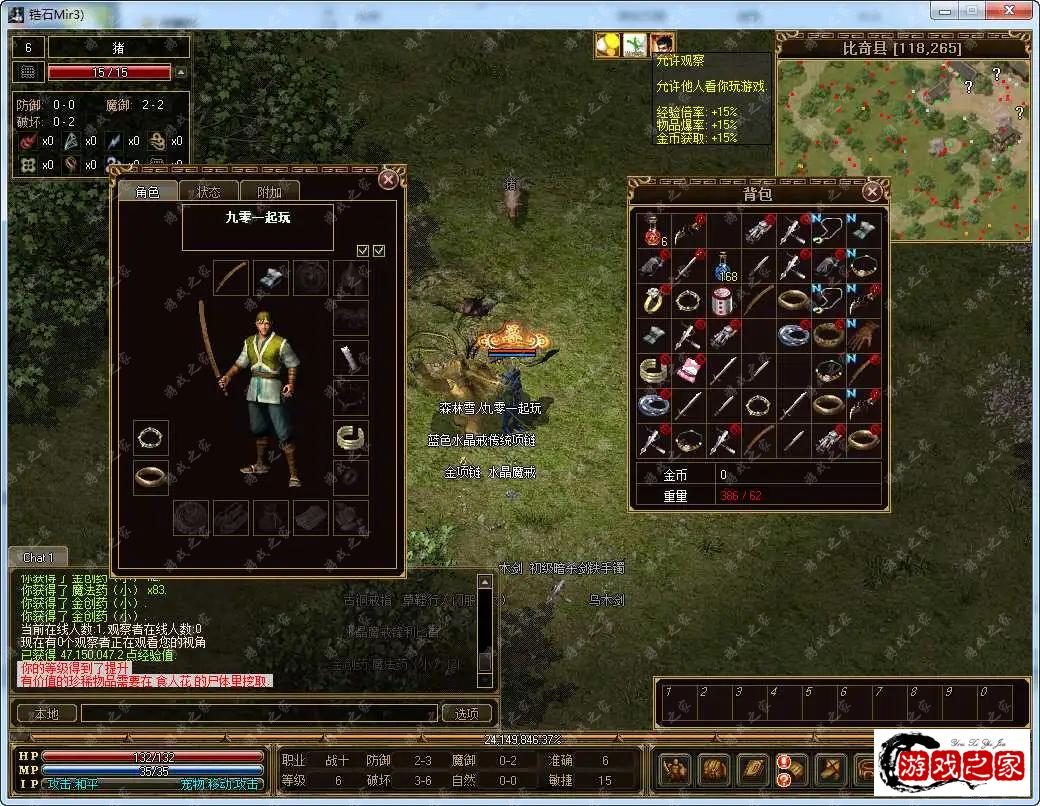The width and height of the screenshot is (1040, 806).
Task: Click the equipped candle slot
Action: (350, 358)
